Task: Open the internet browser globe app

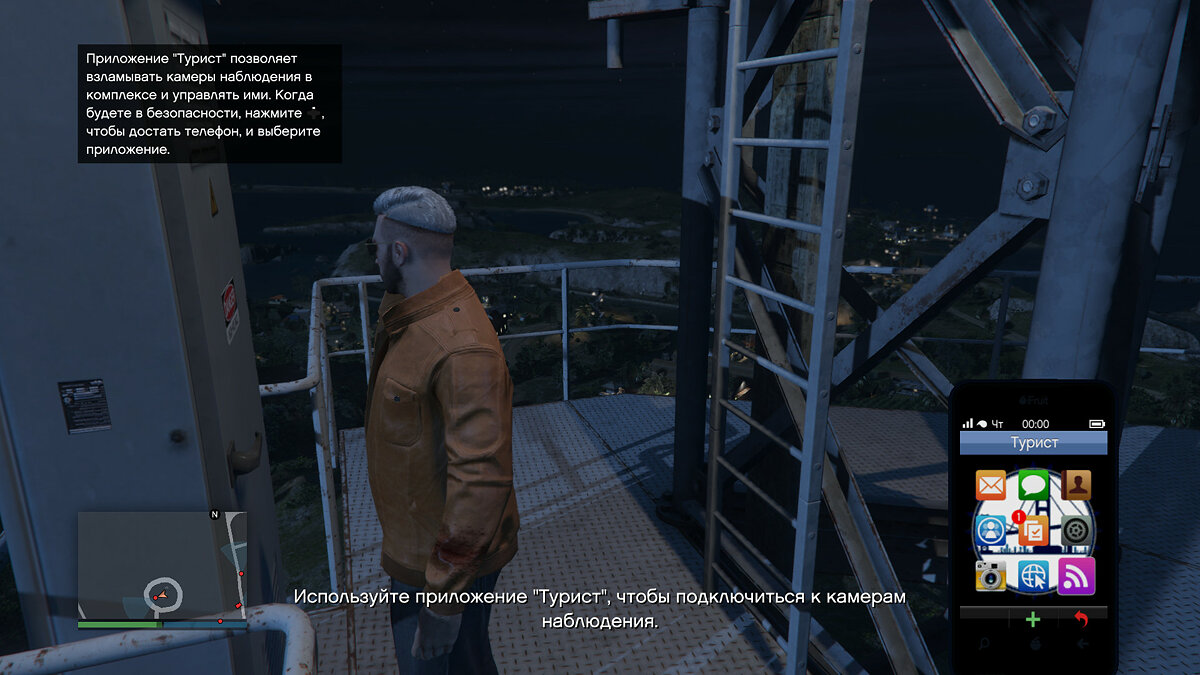Action: click(x=1033, y=575)
